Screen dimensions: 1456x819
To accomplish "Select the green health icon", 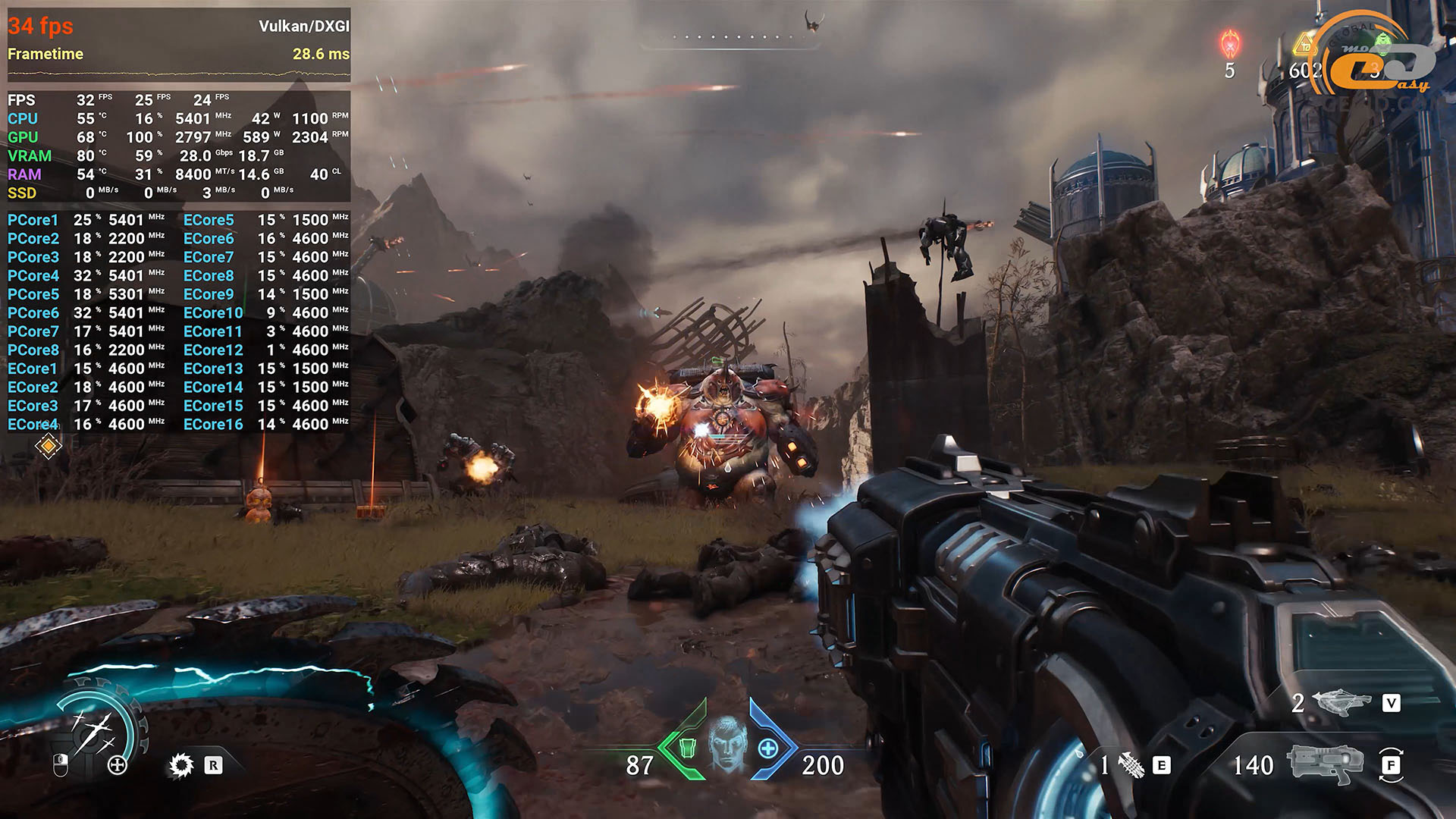I will [x=686, y=748].
